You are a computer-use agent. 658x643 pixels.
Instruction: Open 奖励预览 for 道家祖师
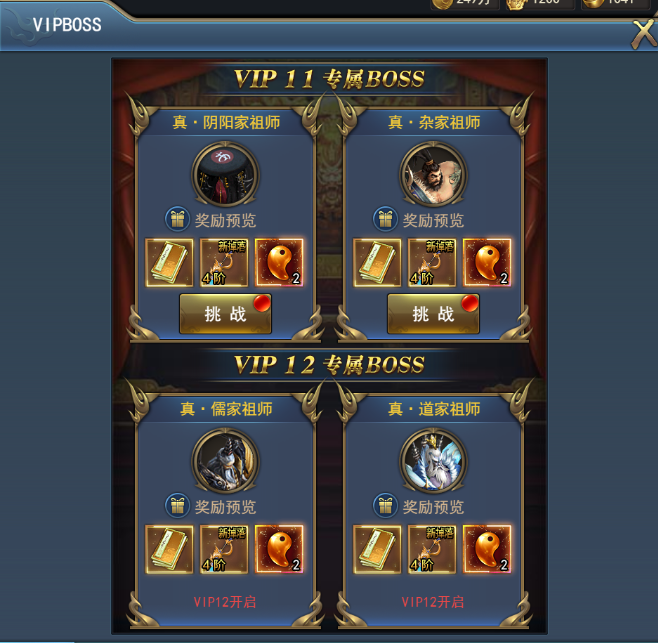point(420,506)
